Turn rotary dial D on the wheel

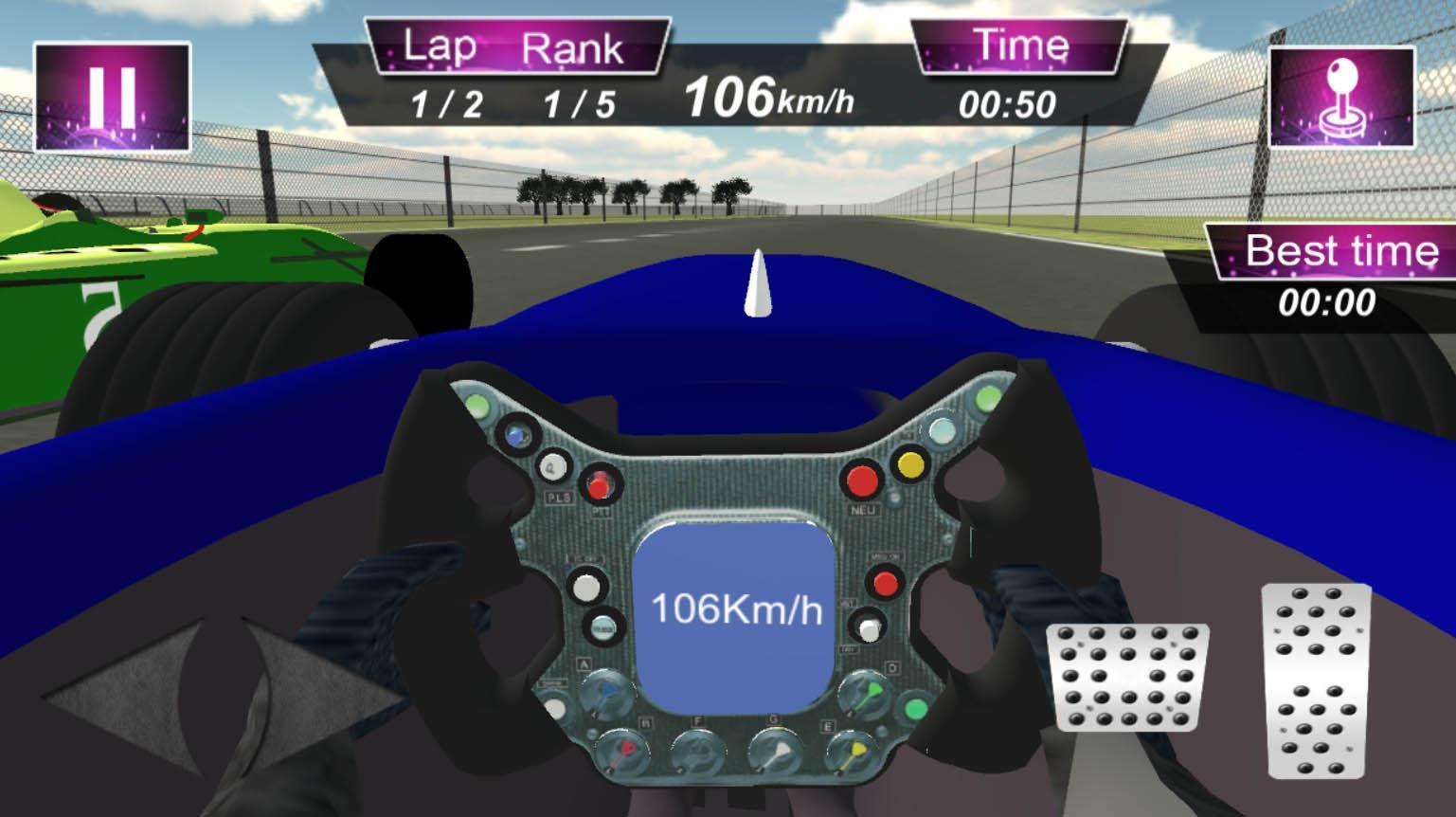864,693
